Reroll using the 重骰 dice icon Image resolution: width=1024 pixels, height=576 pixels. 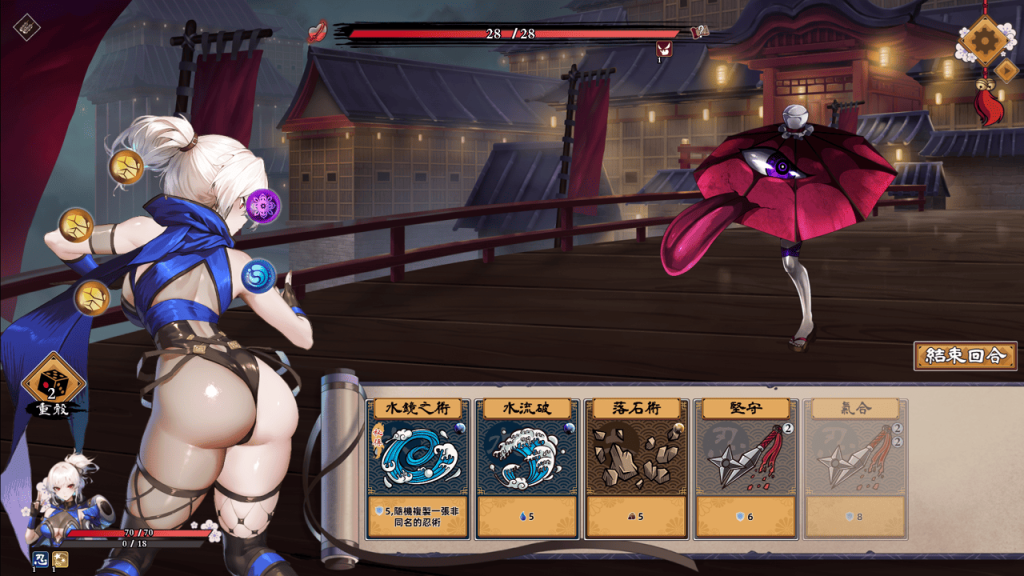coord(53,382)
